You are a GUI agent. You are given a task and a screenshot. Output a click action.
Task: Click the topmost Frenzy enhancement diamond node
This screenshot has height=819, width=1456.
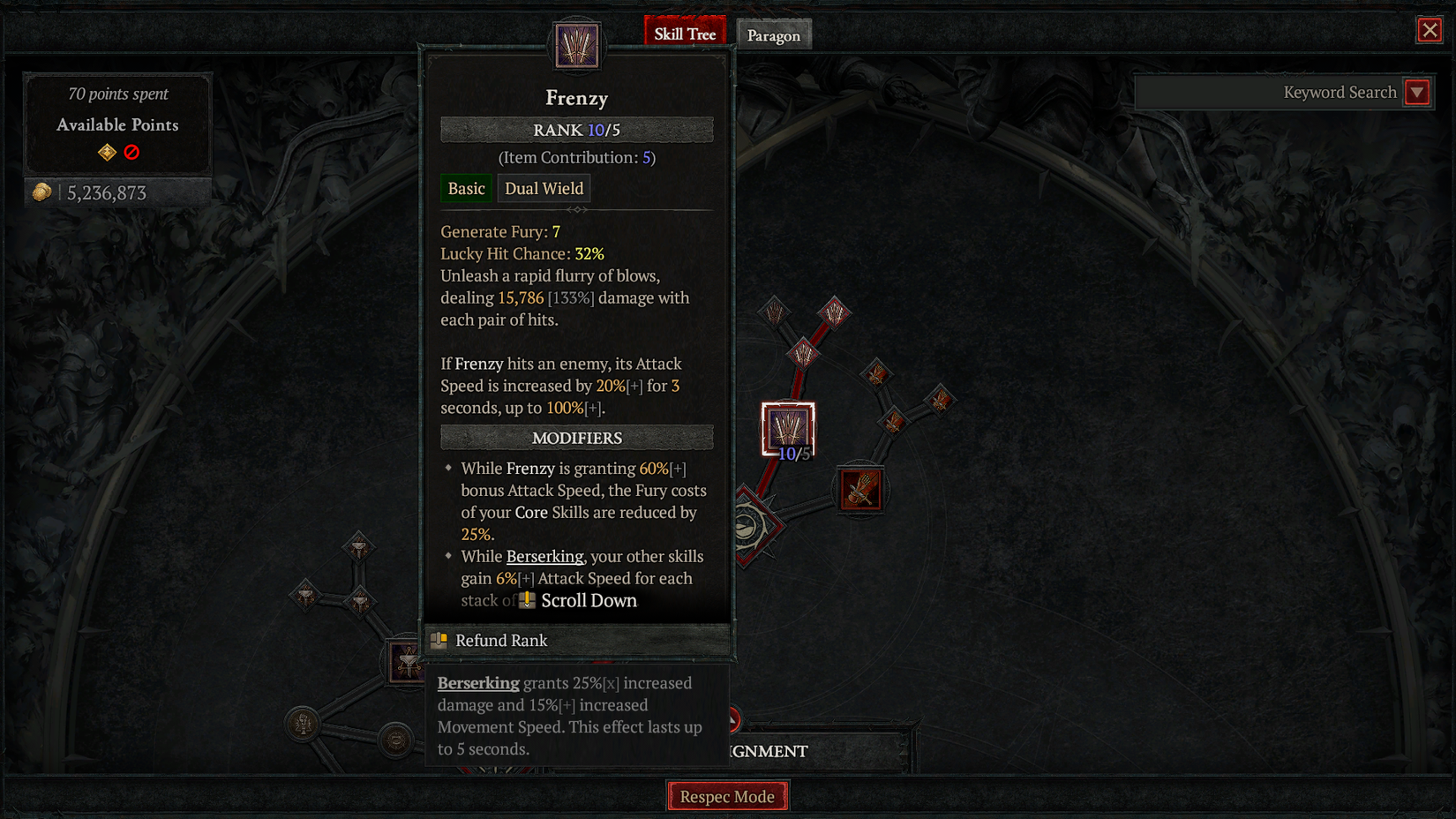833,312
